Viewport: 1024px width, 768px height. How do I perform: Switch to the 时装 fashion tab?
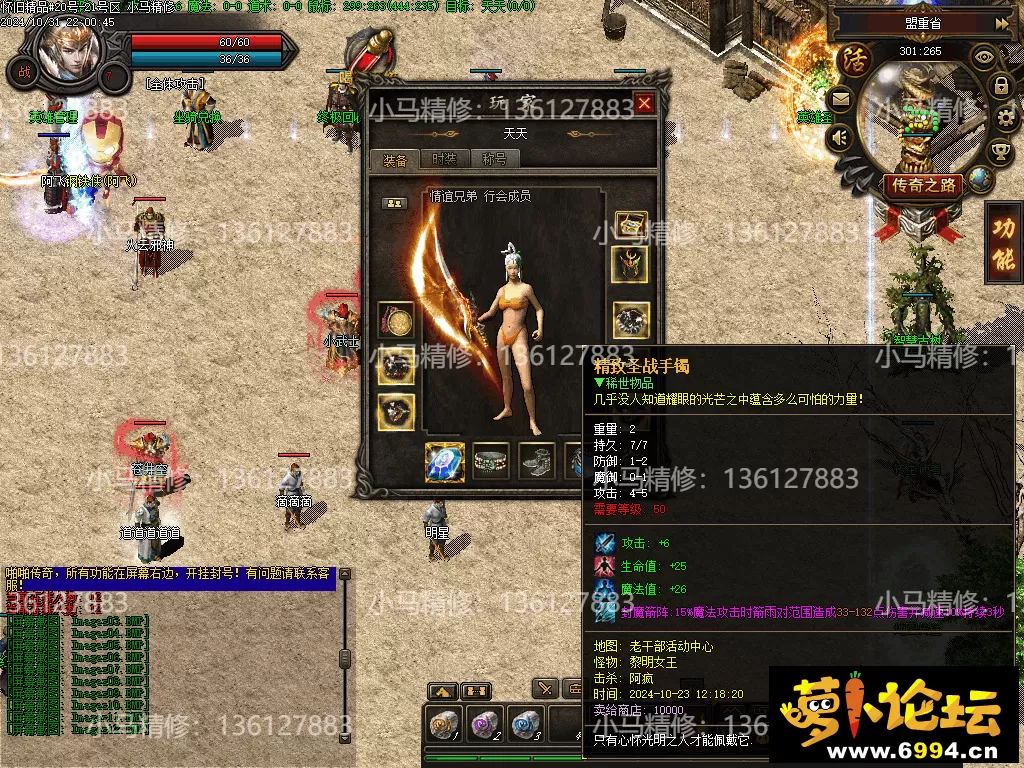click(x=443, y=159)
